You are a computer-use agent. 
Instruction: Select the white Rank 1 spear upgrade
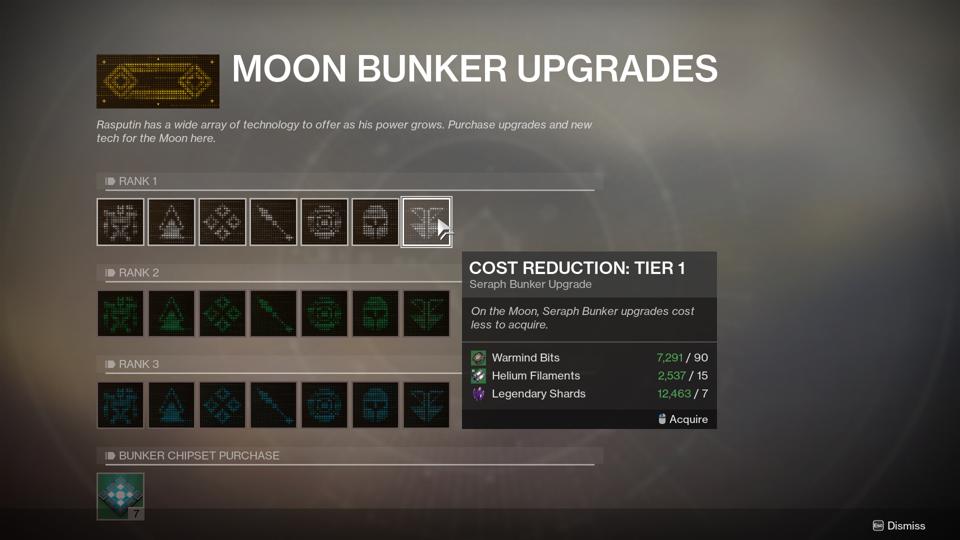pyautogui.click(x=273, y=221)
